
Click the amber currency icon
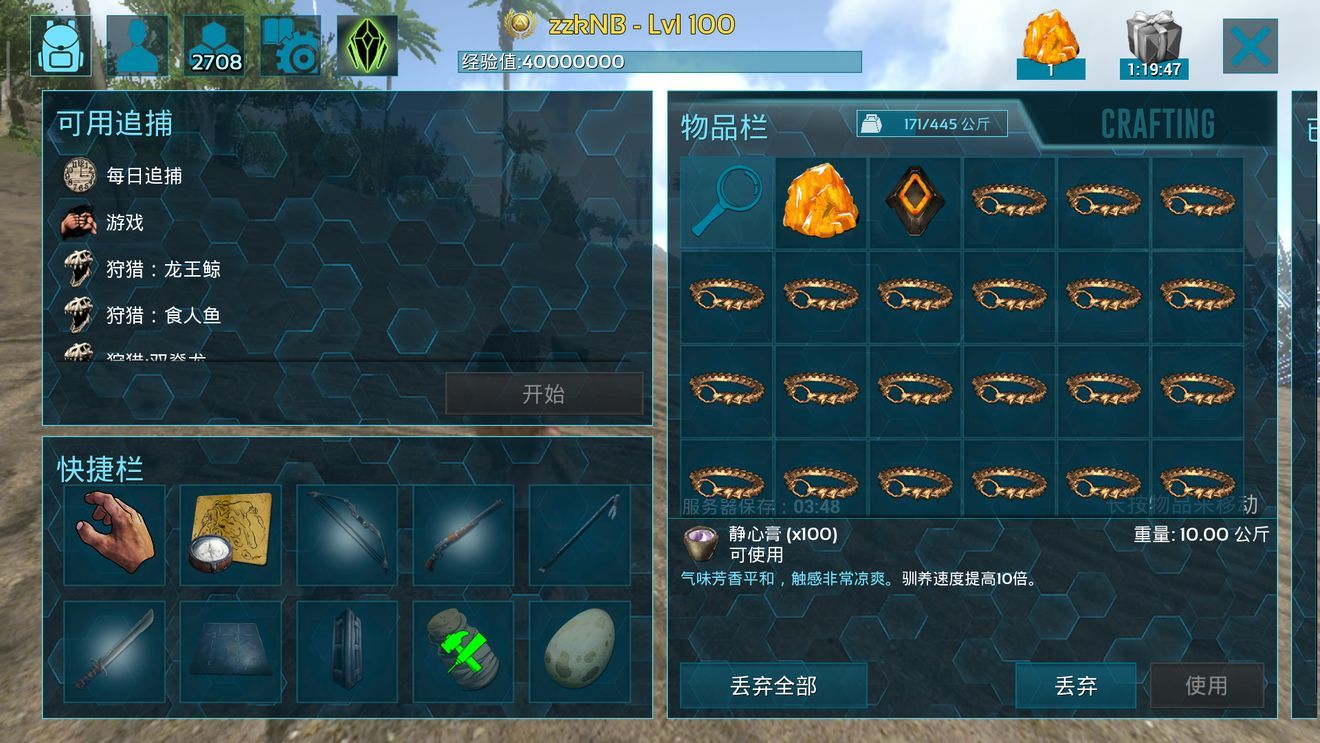[x=1050, y=38]
